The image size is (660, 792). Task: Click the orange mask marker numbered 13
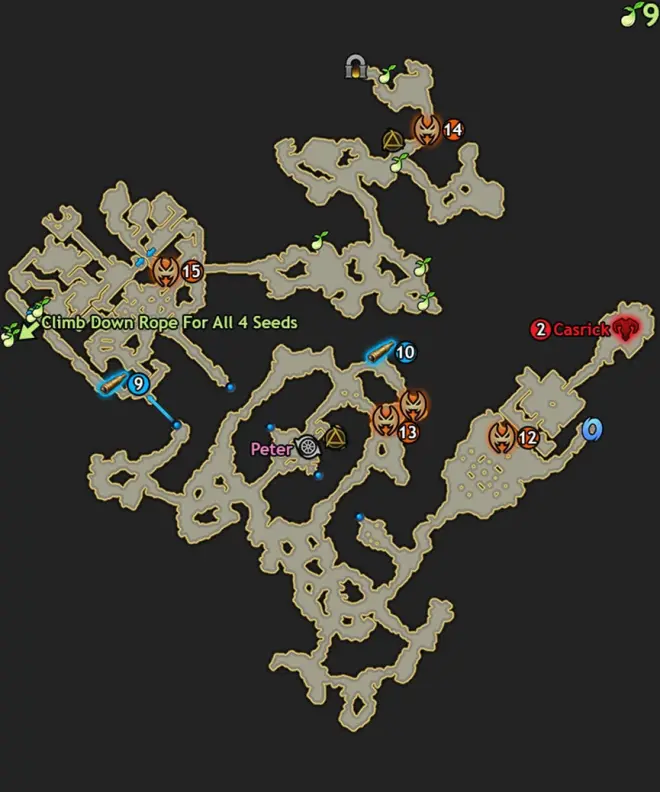click(x=385, y=420)
